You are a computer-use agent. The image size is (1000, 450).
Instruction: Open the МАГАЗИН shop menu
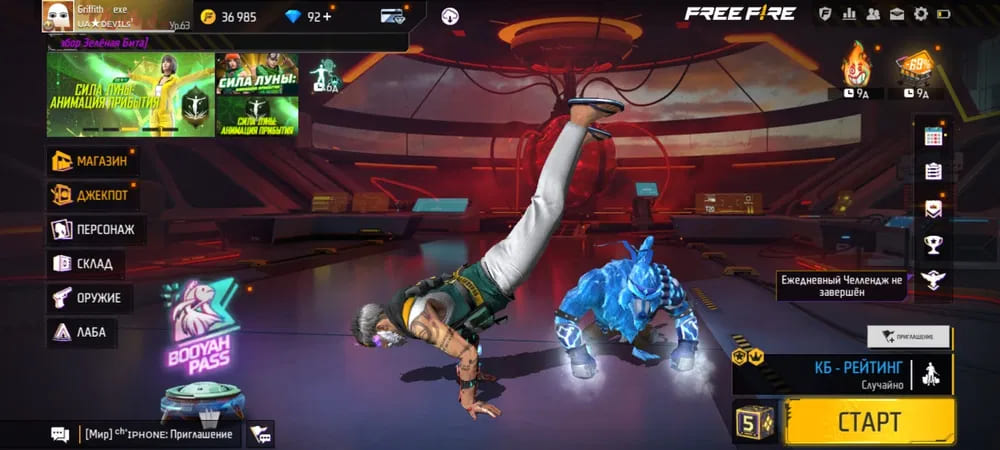pyautogui.click(x=93, y=161)
